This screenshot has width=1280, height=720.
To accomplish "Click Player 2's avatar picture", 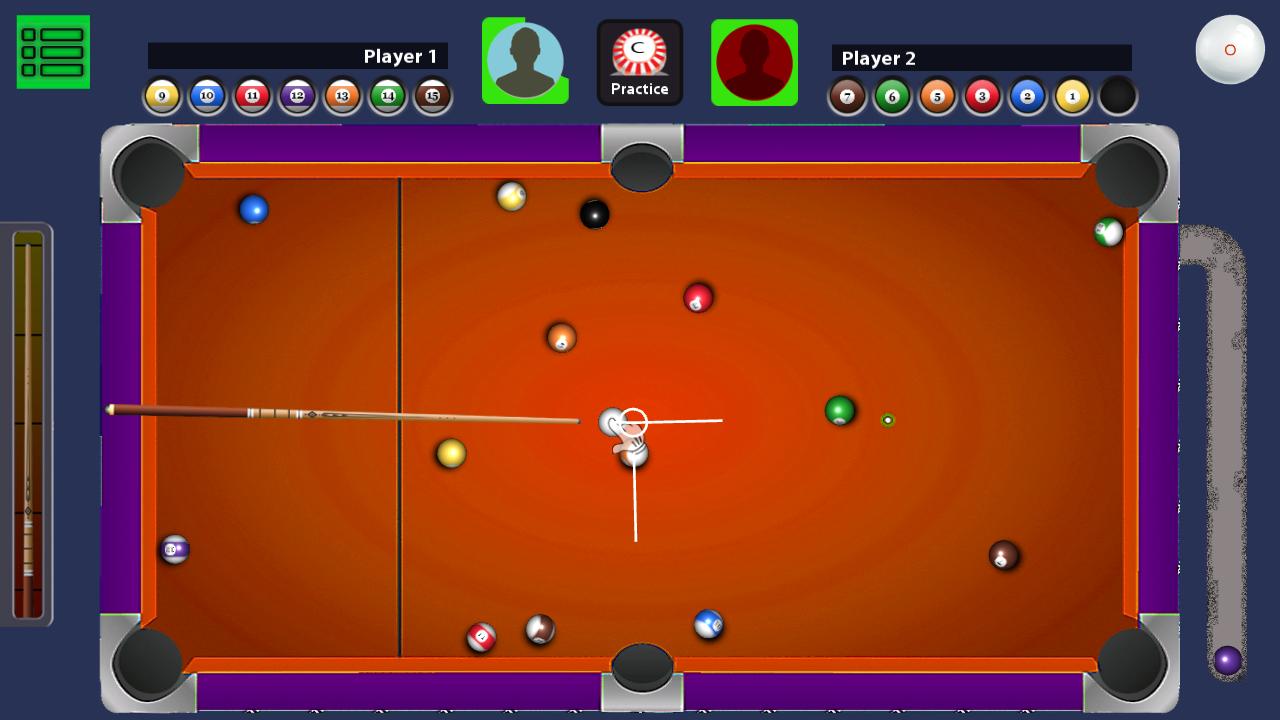I will tap(755, 62).
